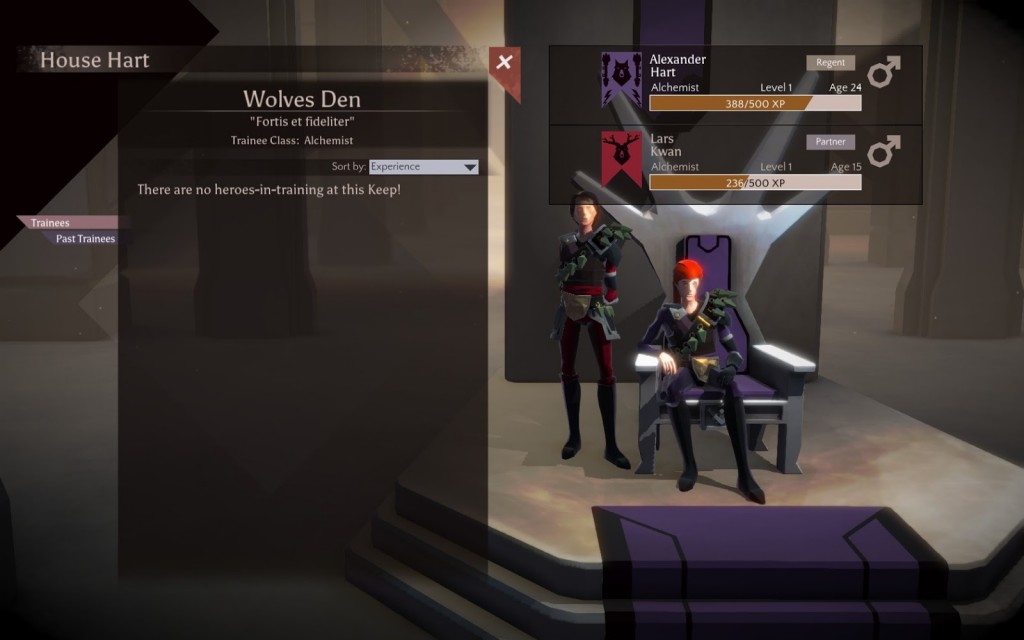Select Alexander Hart's character card

735,85
